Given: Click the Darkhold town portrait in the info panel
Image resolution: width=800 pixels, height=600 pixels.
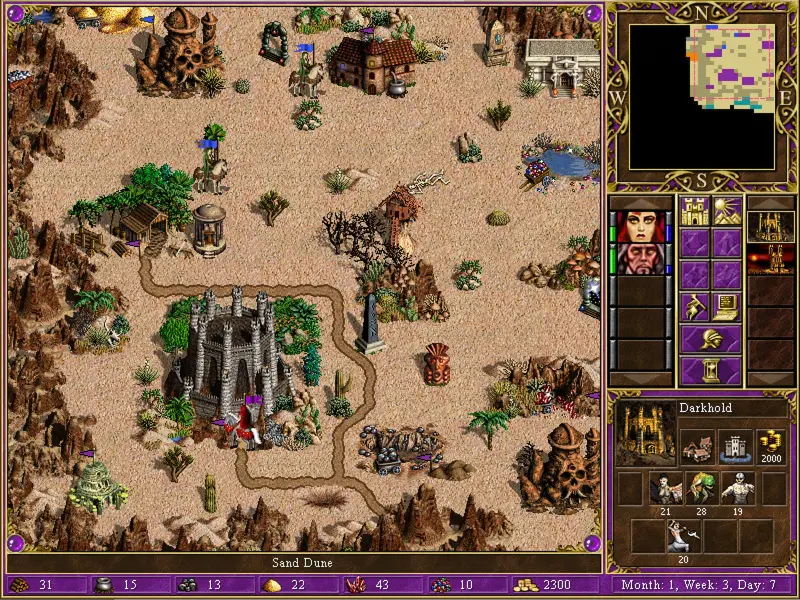Looking at the screenshot, I should (x=643, y=433).
